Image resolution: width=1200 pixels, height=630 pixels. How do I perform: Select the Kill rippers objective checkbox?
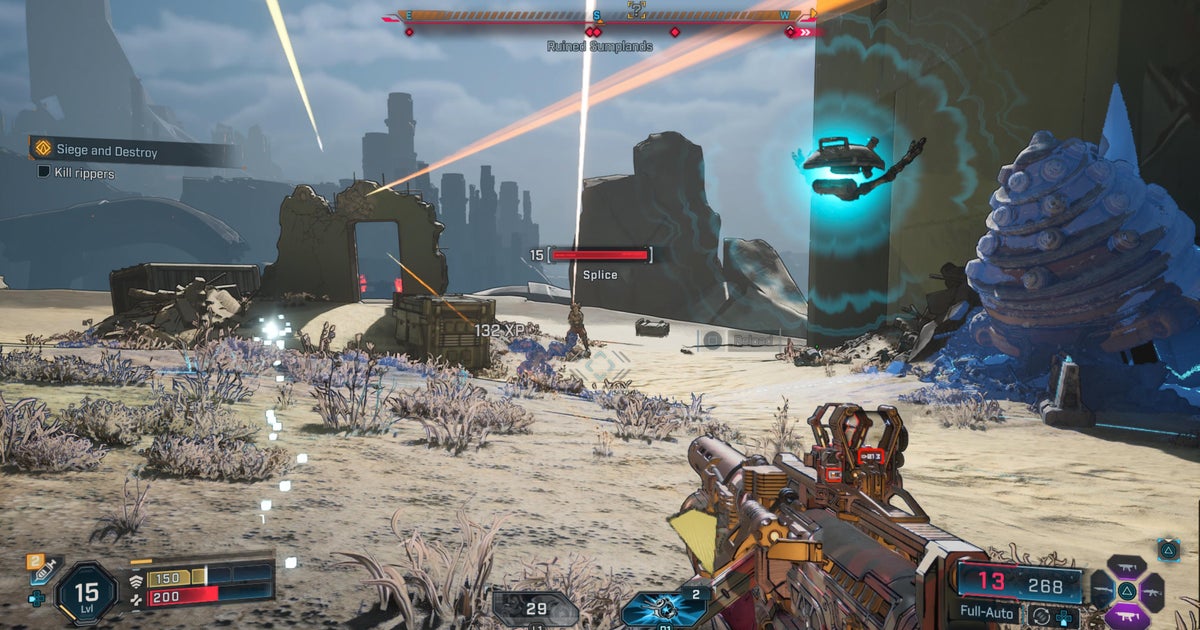44,173
